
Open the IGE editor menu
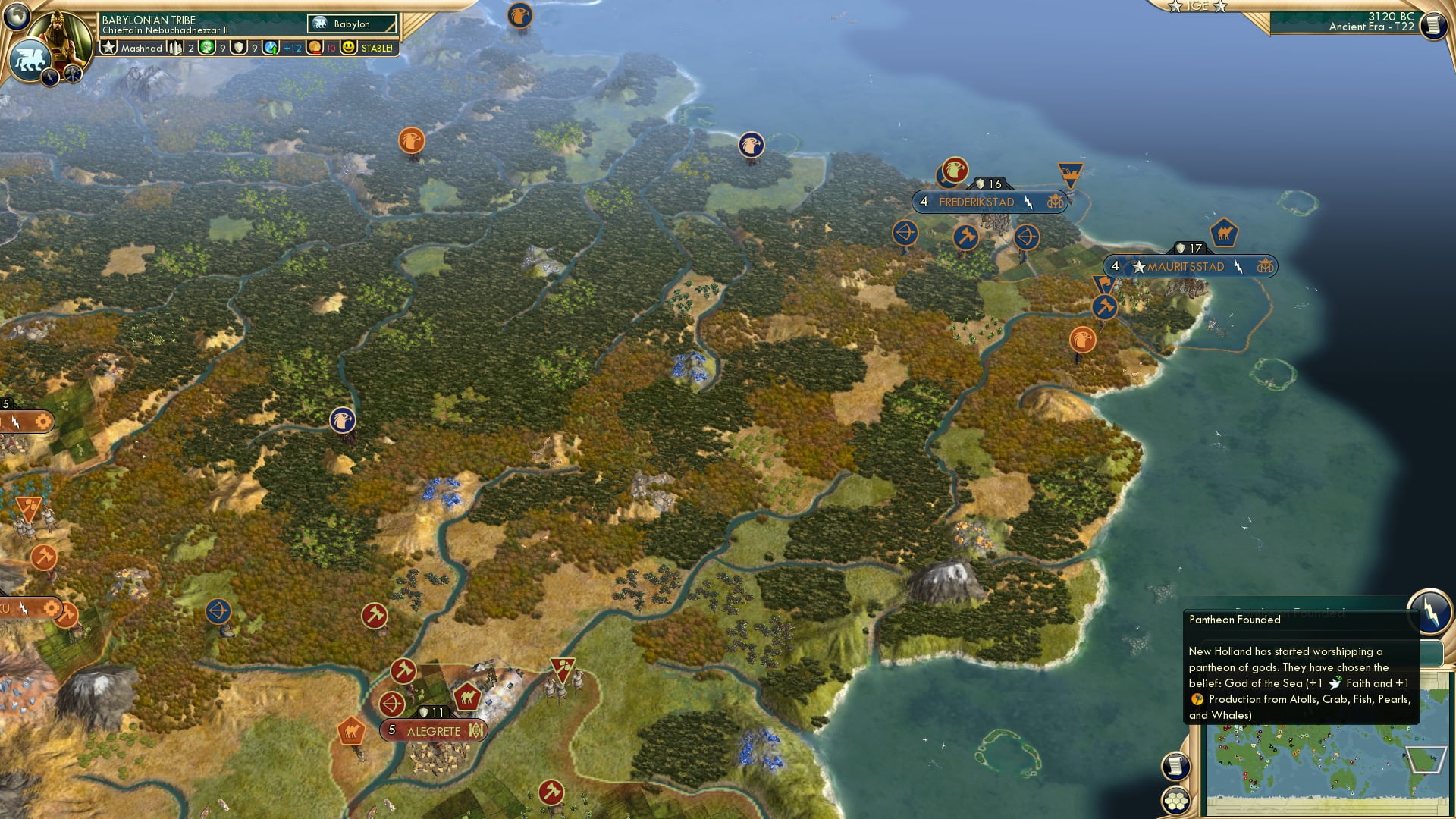[1197, 7]
